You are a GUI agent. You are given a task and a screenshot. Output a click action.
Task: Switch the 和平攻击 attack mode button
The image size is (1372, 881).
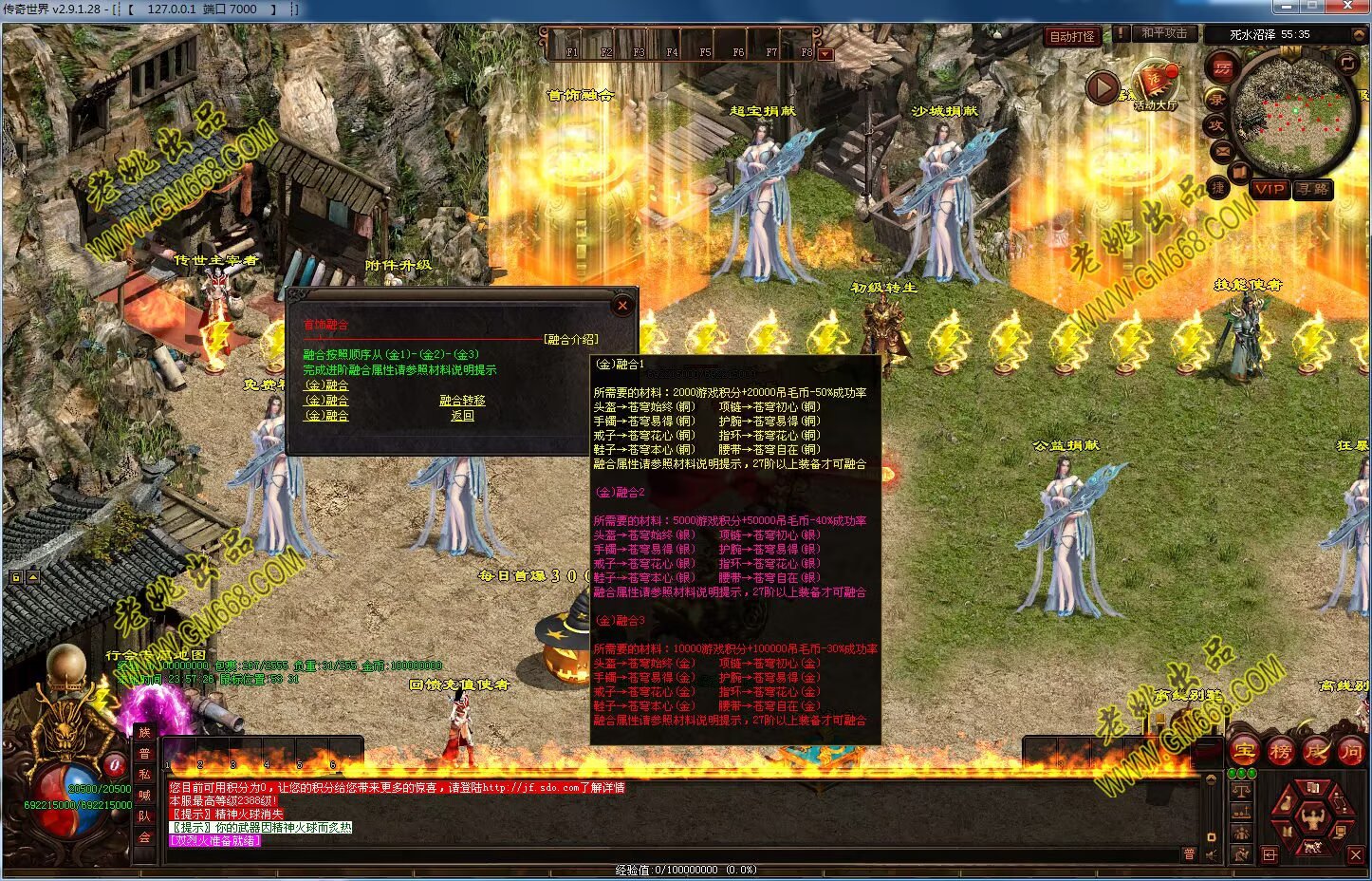pyautogui.click(x=1163, y=33)
